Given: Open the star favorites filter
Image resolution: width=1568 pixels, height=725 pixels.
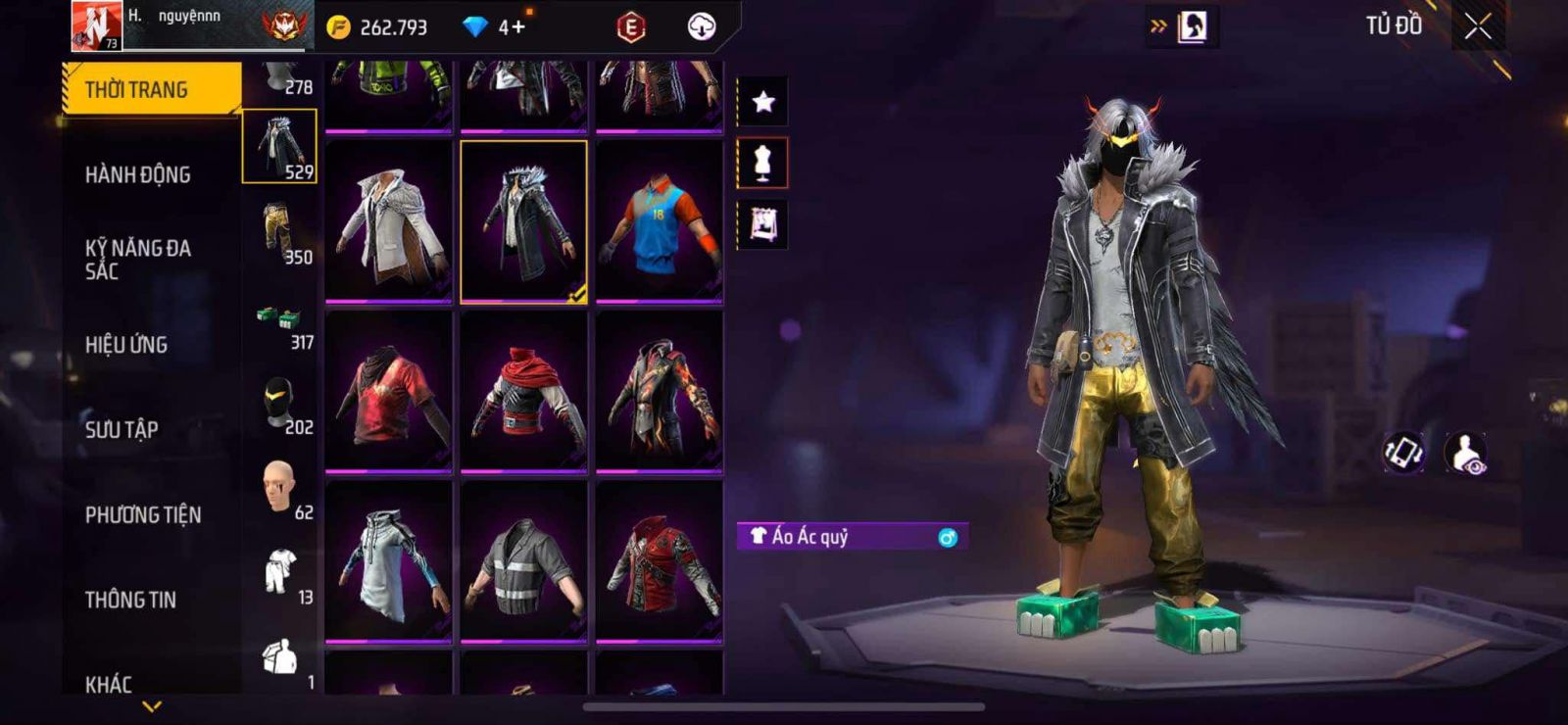Looking at the screenshot, I should [762, 101].
